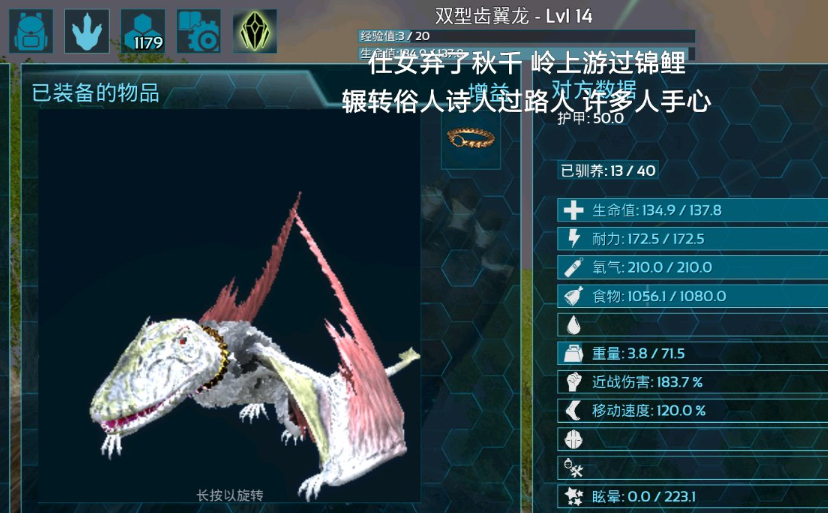This screenshot has width=828, height=513.
Task: Select the dinosaur footprint icon
Action: coord(87,31)
